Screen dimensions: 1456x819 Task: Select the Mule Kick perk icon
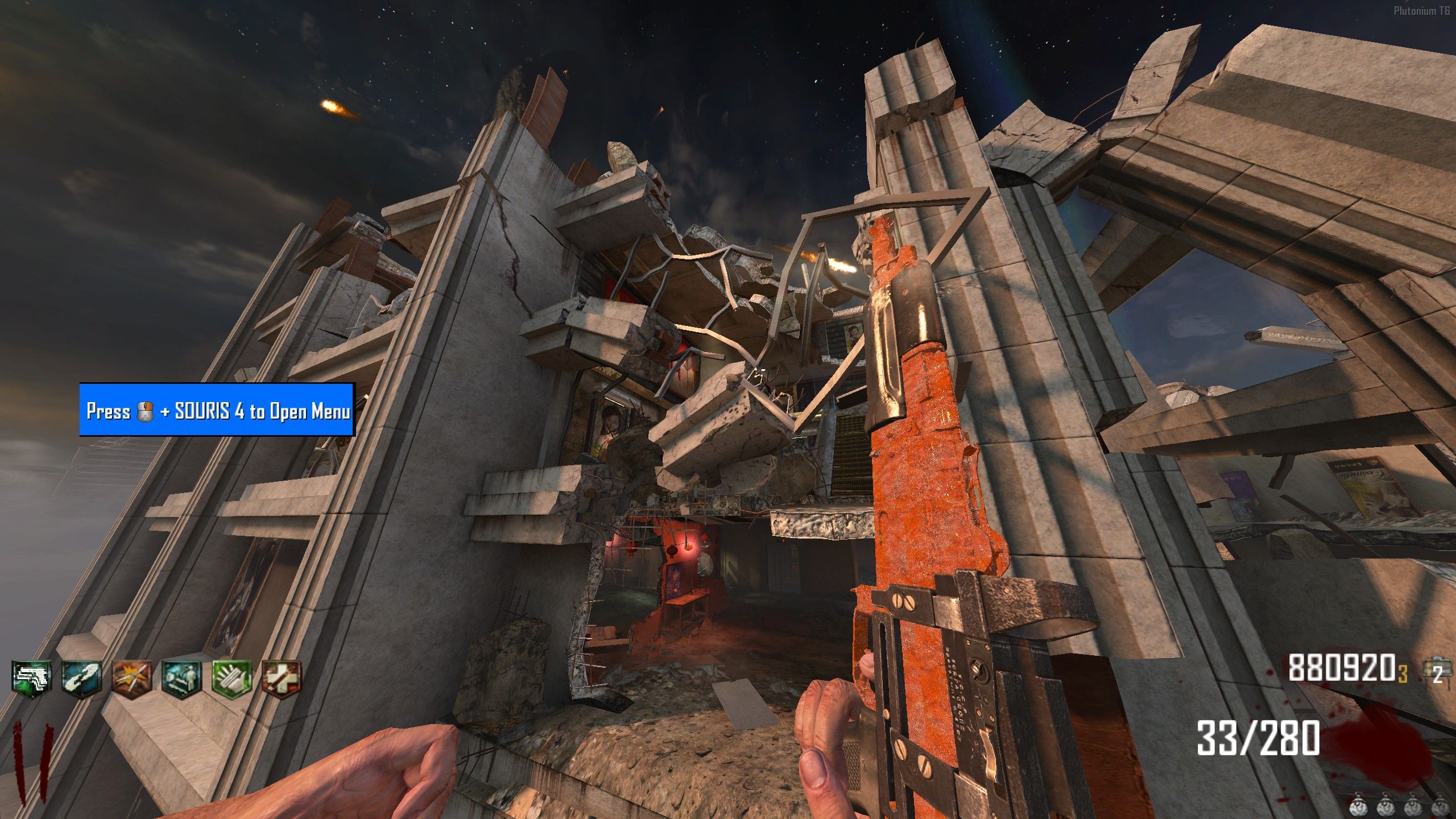32,679
